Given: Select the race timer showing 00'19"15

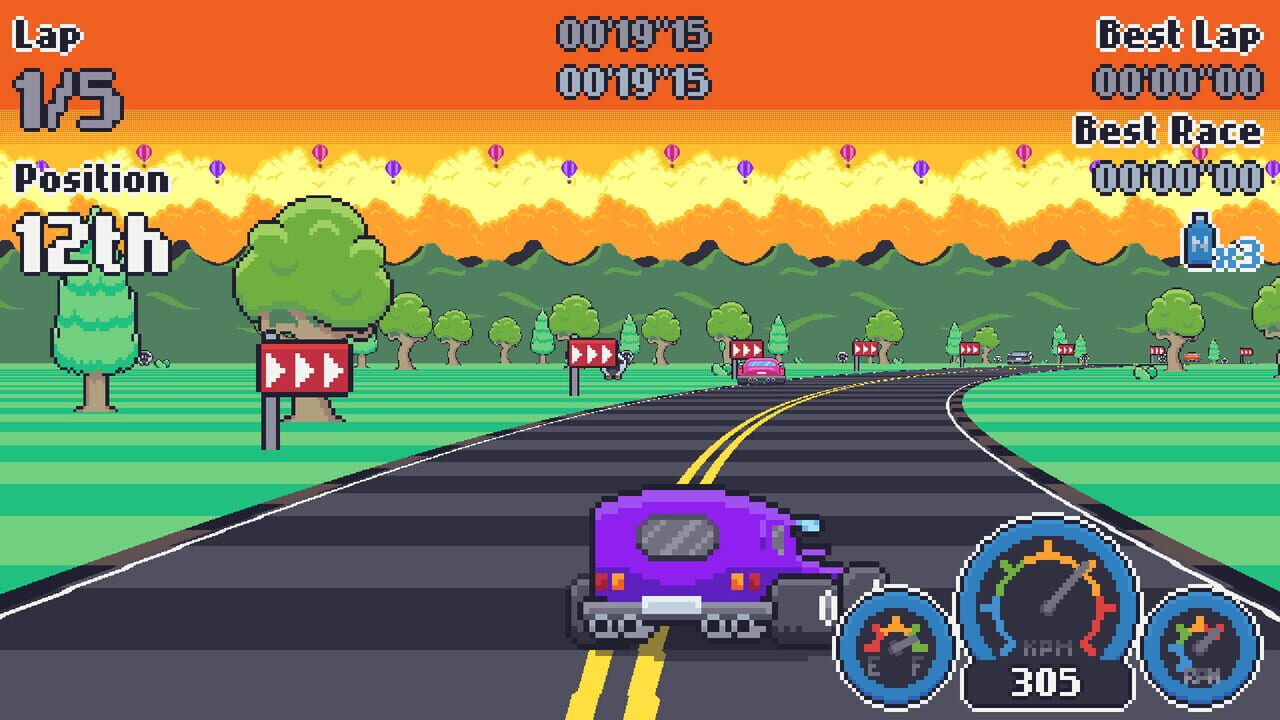Looking at the screenshot, I should click(x=636, y=33).
